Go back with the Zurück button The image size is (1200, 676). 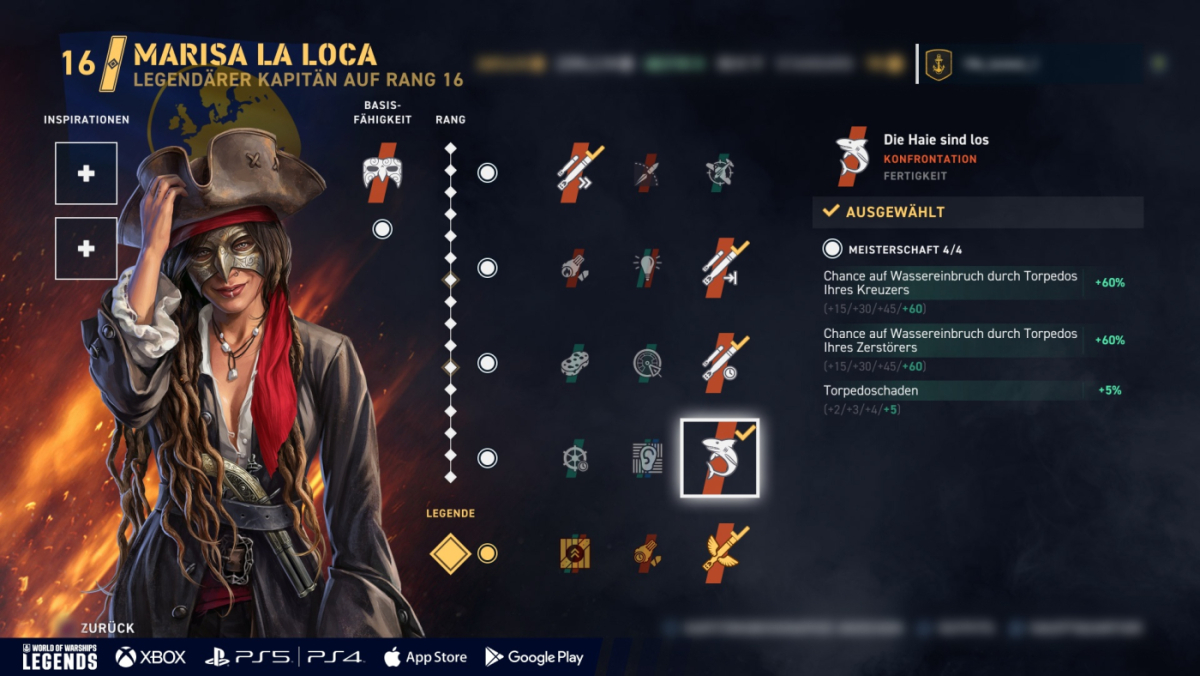coord(107,628)
